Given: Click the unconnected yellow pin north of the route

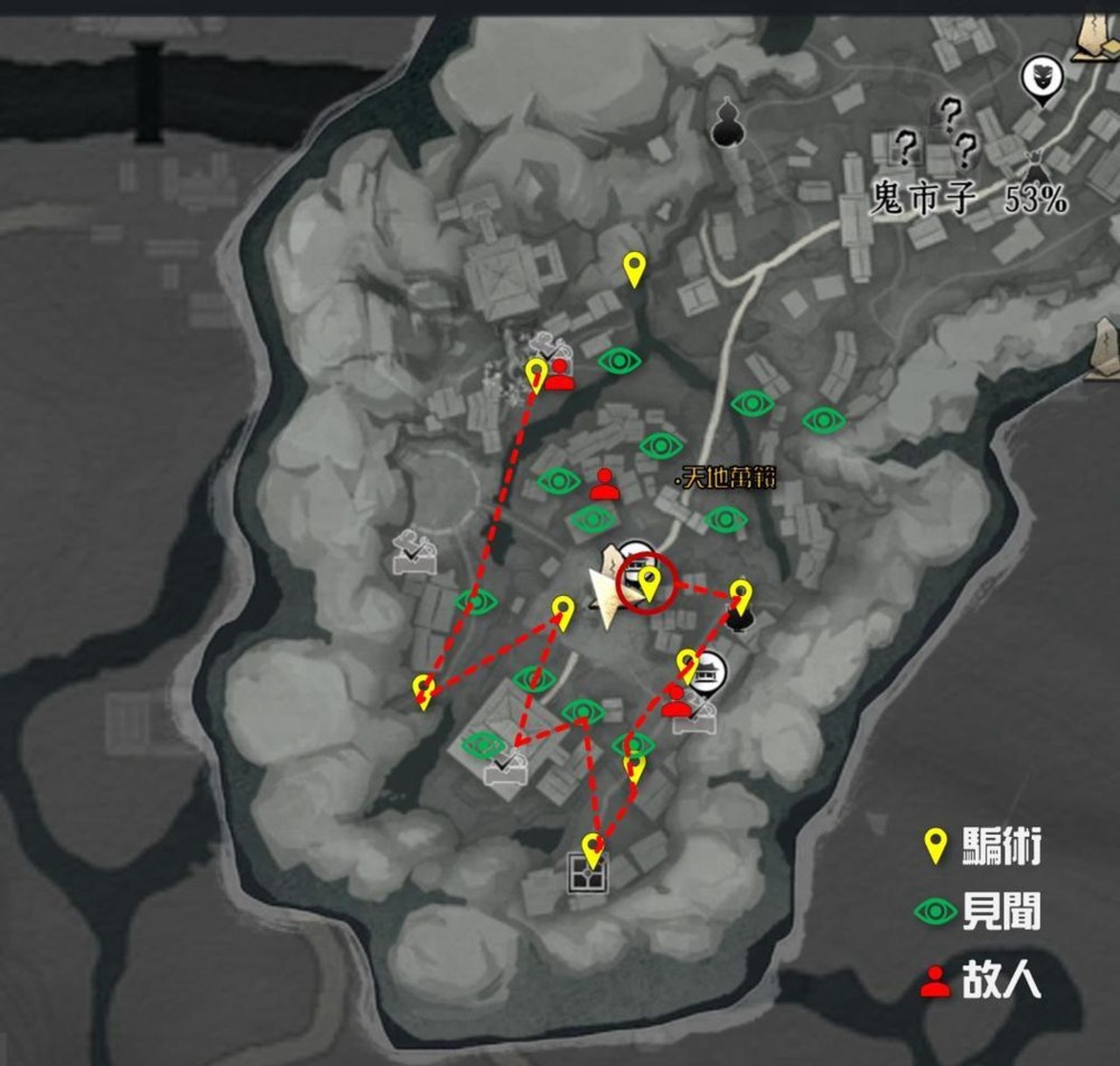Looking at the screenshot, I should pyautogui.click(x=633, y=269).
